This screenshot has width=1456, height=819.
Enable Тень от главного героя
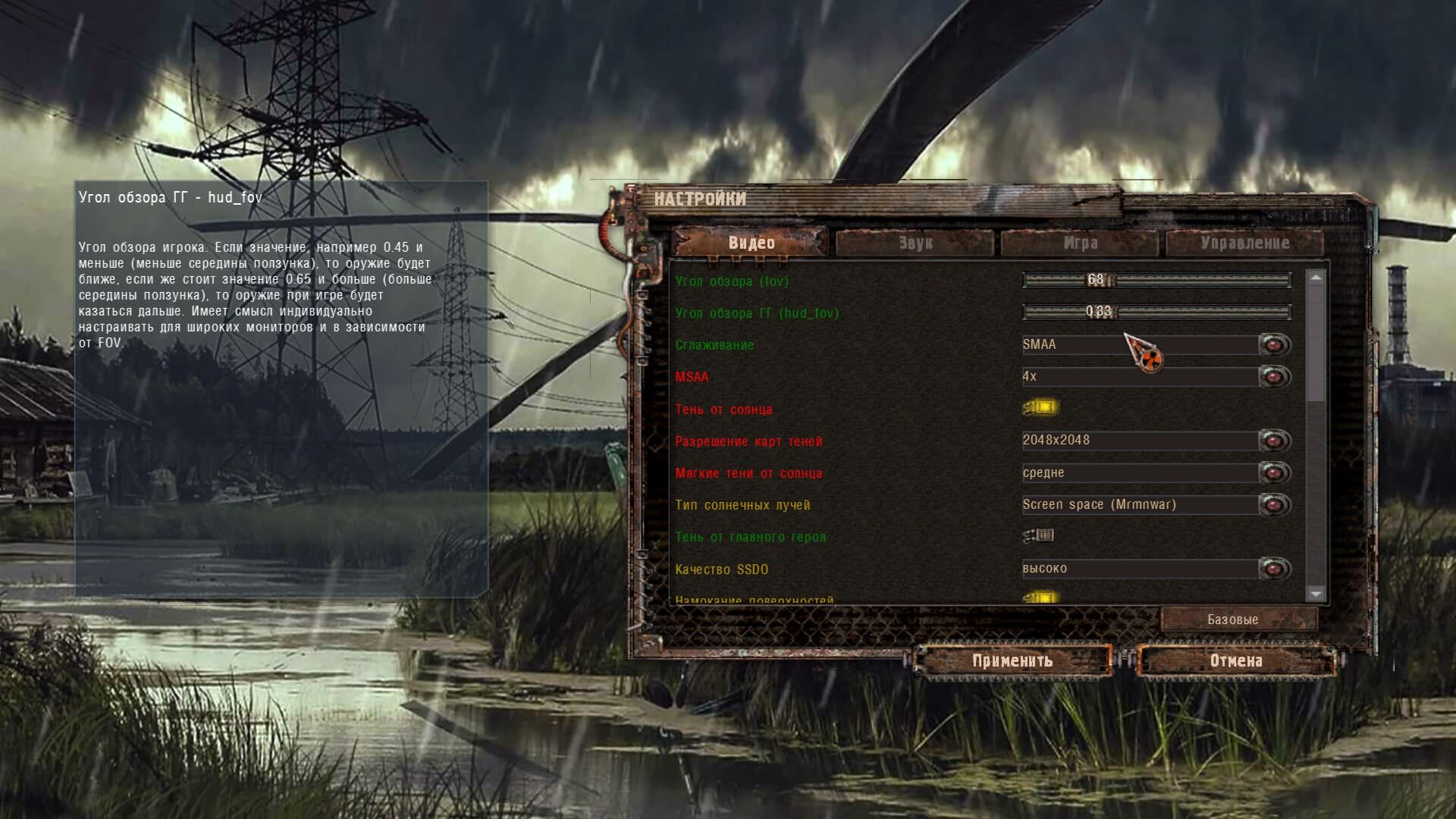point(1039,536)
